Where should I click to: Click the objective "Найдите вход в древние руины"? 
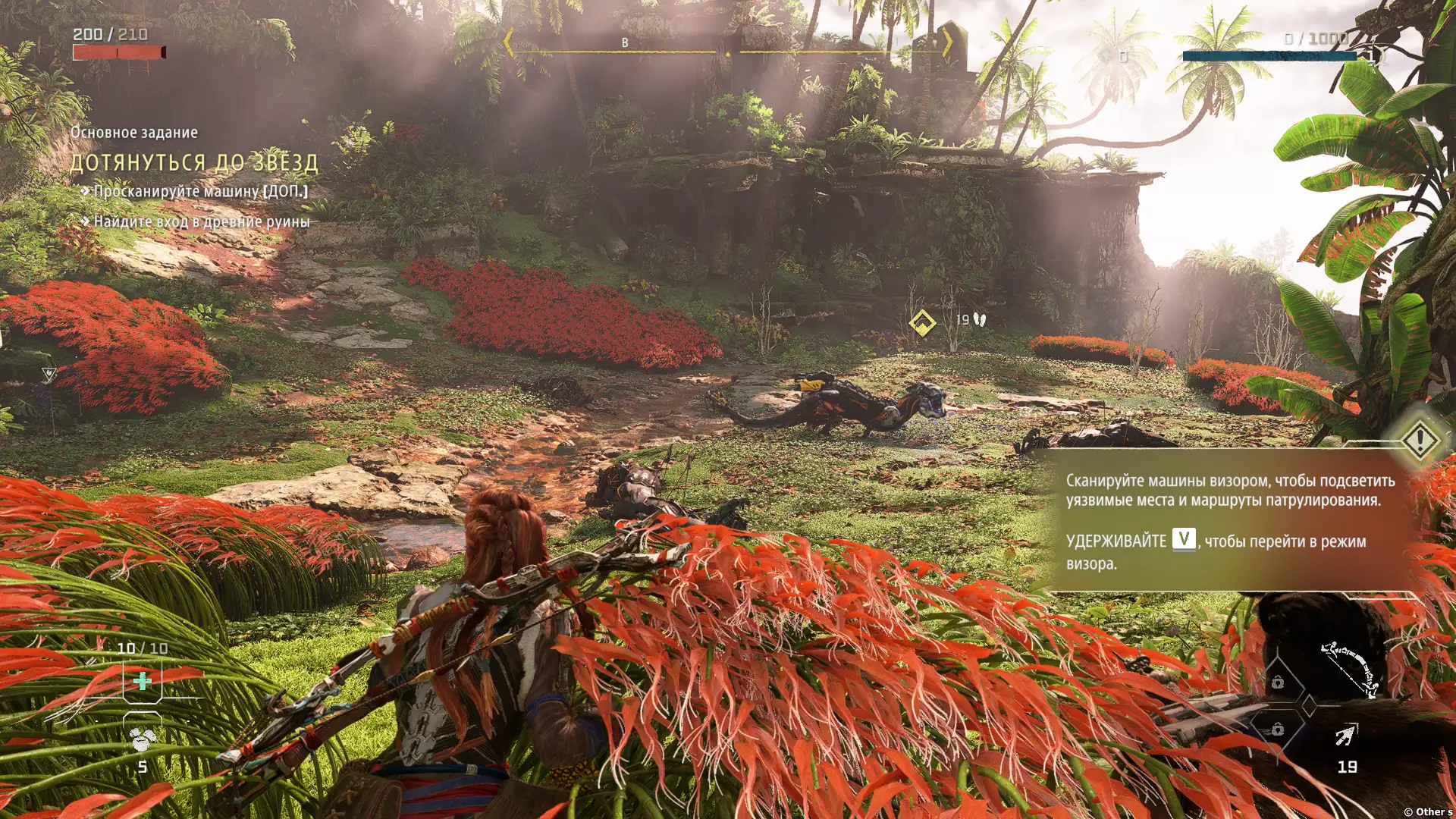point(201,221)
